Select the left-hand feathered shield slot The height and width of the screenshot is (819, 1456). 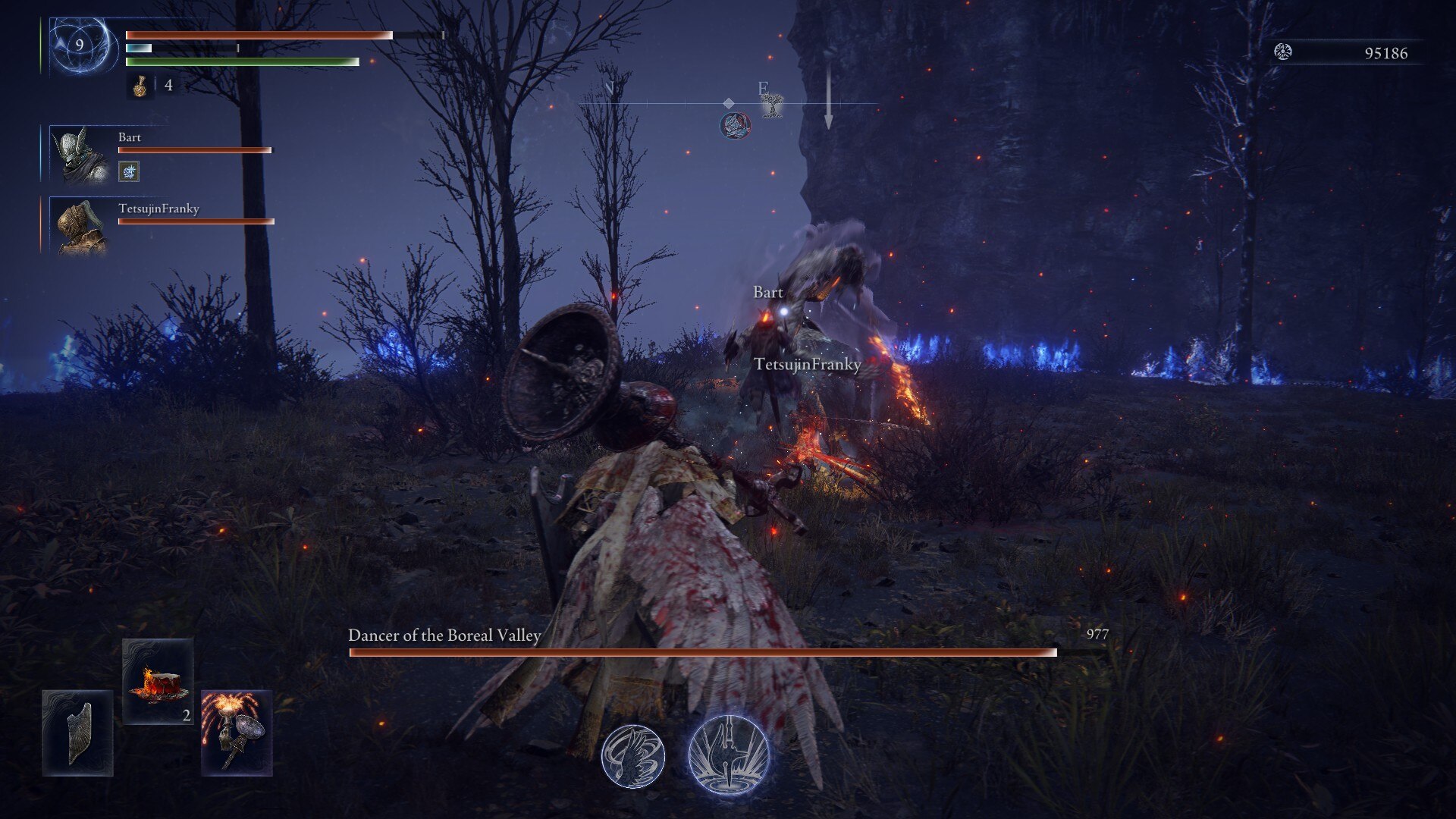pos(78,733)
